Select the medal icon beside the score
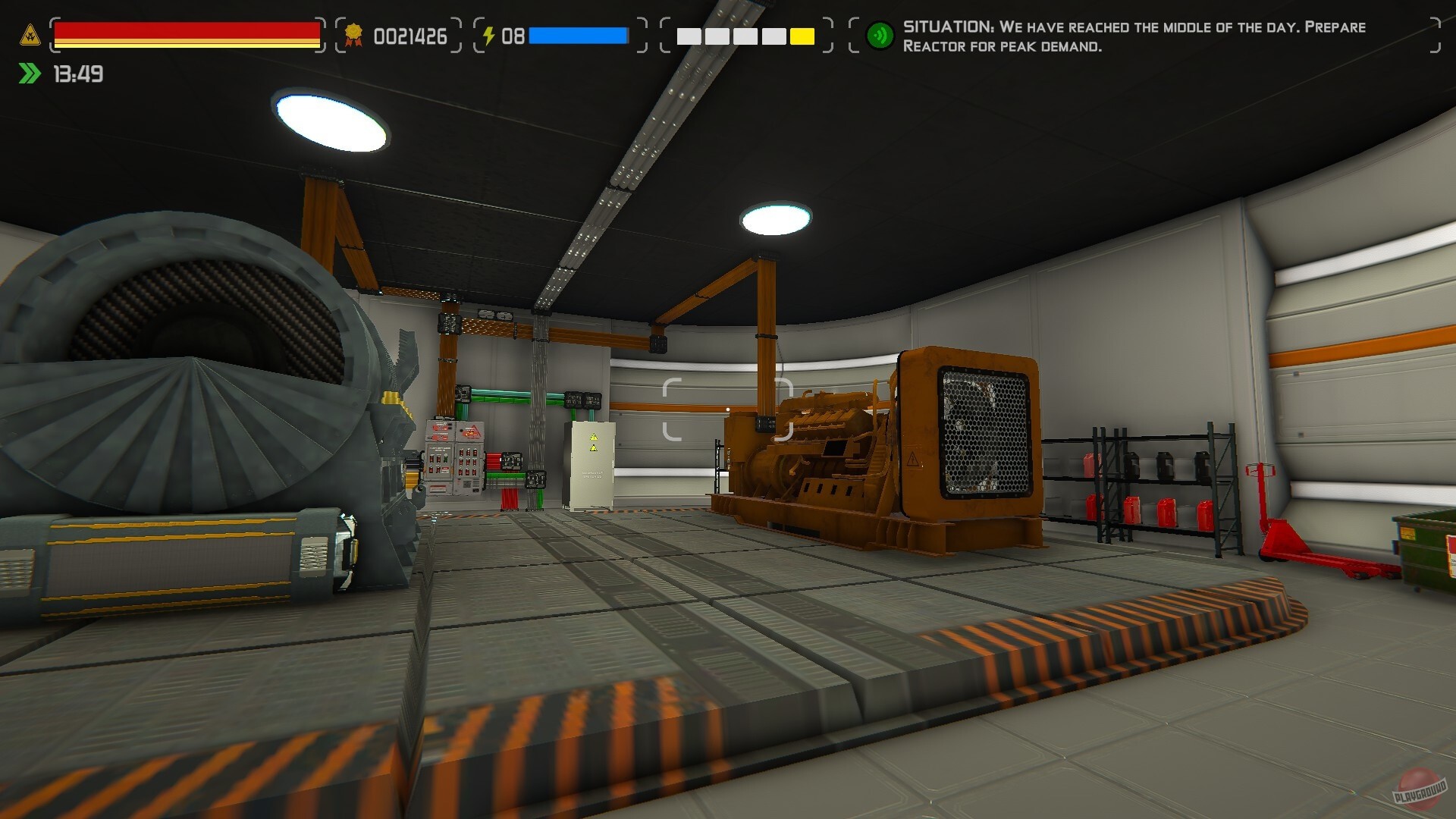 tap(353, 34)
